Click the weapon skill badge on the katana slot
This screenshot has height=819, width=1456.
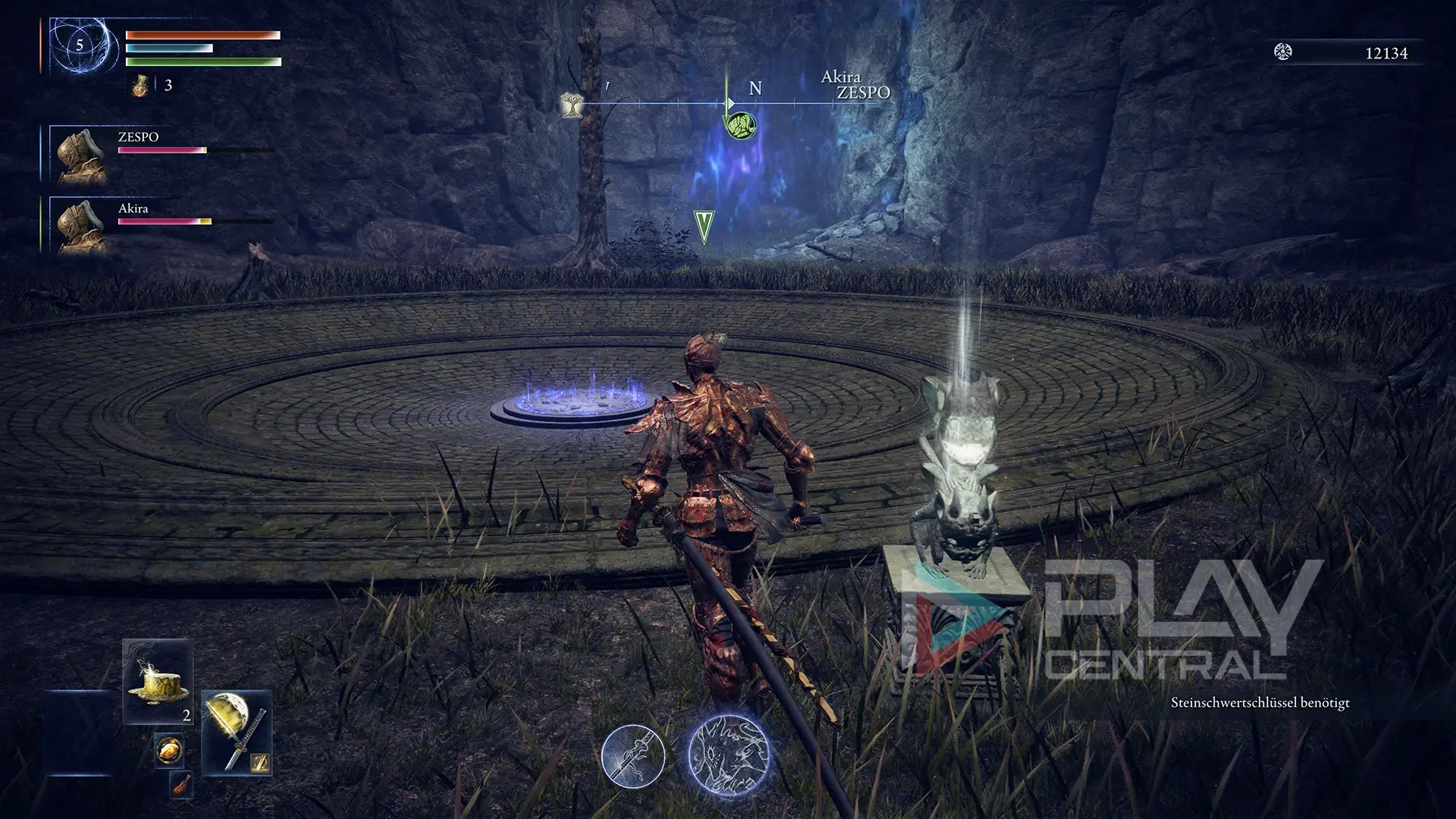tap(261, 764)
